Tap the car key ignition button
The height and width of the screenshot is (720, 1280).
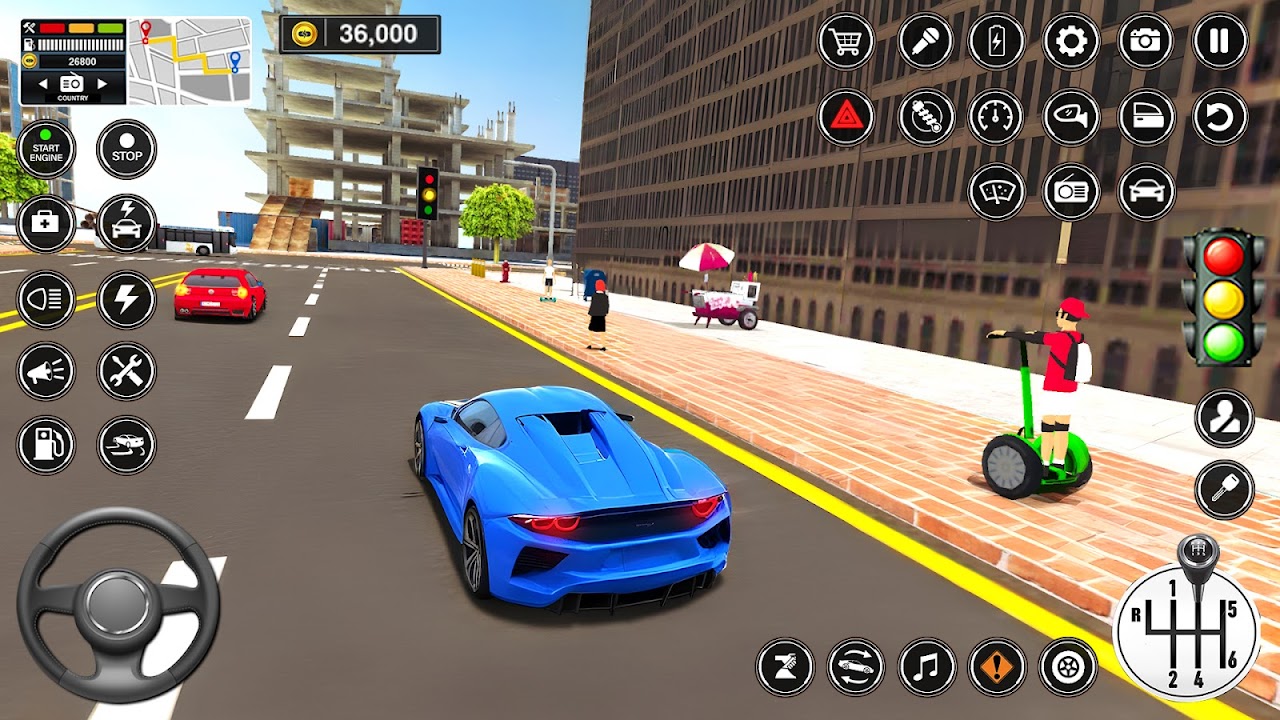click(x=1224, y=490)
